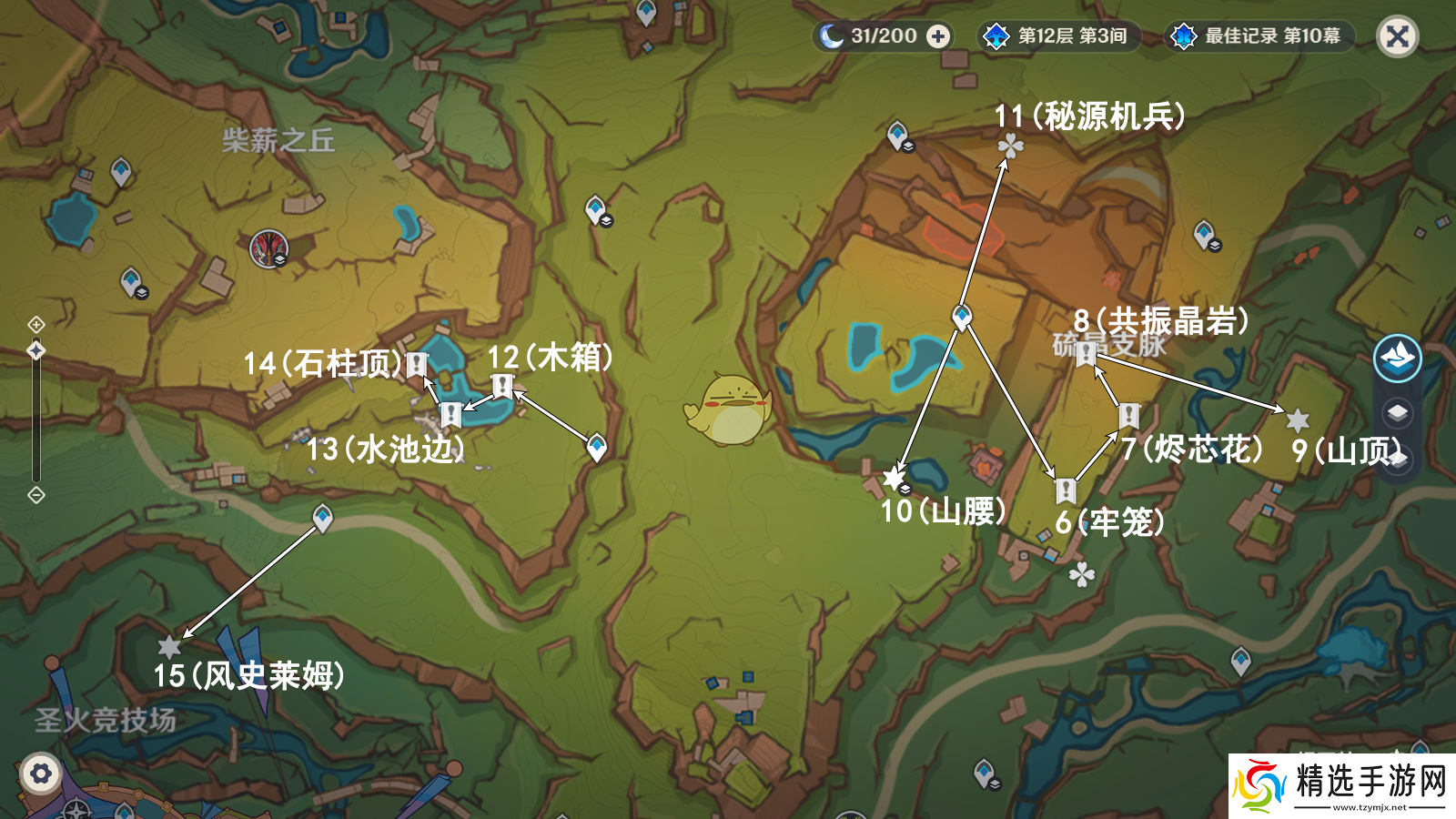Image resolution: width=1456 pixels, height=819 pixels.
Task: Open map settings gear icon
Action: pyautogui.click(x=41, y=774)
